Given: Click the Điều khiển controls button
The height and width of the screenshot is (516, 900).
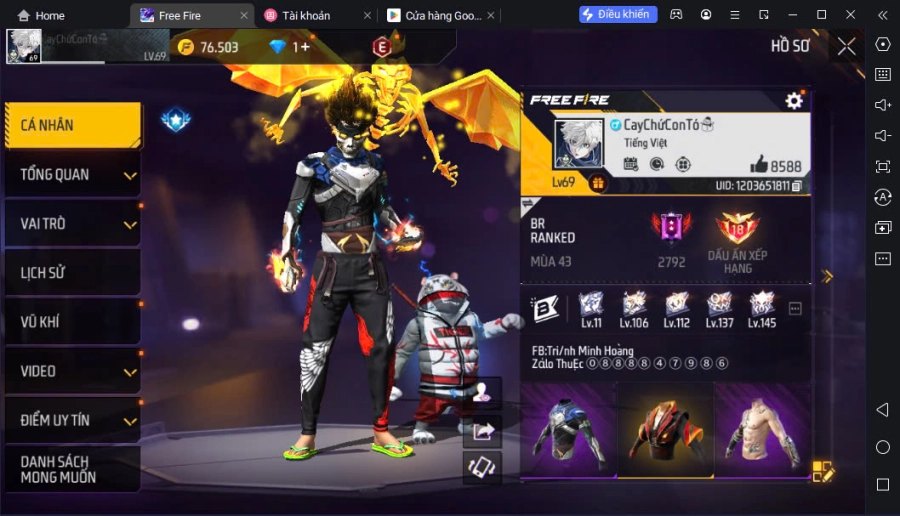Looking at the screenshot, I should pyautogui.click(x=618, y=14).
